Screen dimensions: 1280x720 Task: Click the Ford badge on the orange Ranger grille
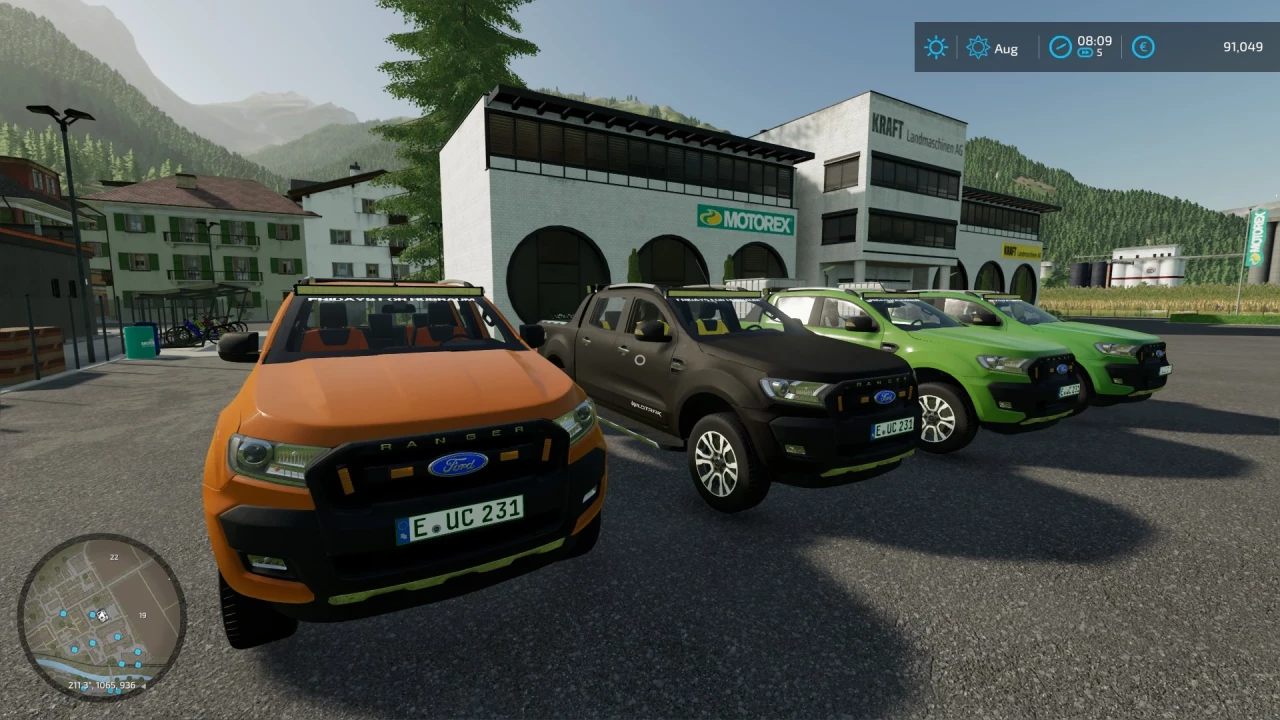458,464
